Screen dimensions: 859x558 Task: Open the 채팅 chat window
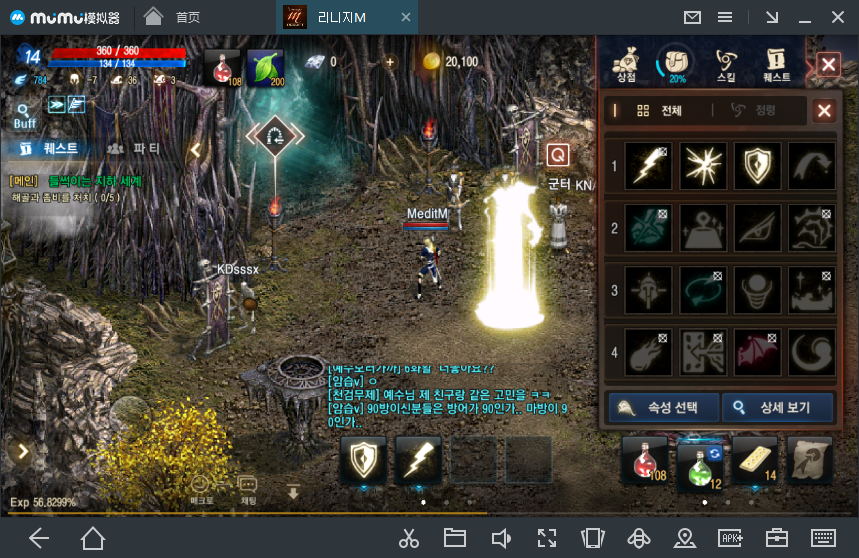click(248, 489)
